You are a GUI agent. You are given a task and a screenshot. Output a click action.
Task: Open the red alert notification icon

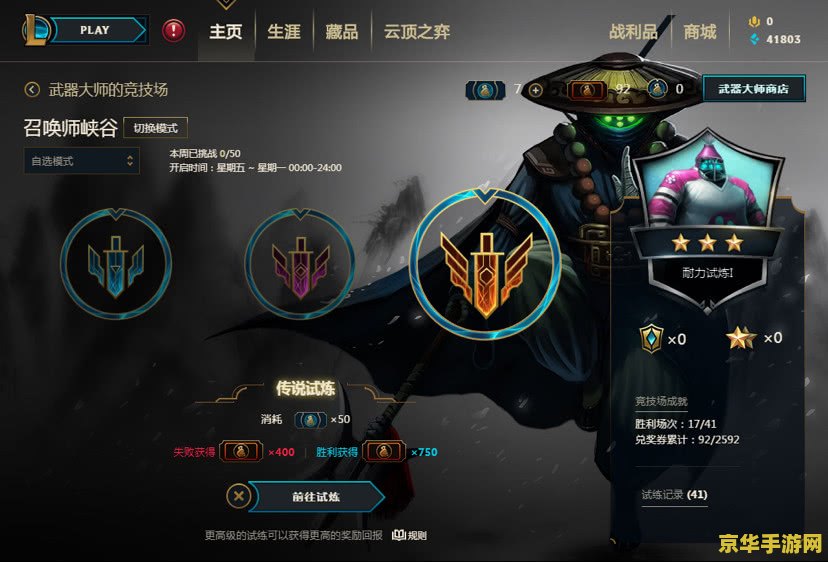coord(174,30)
